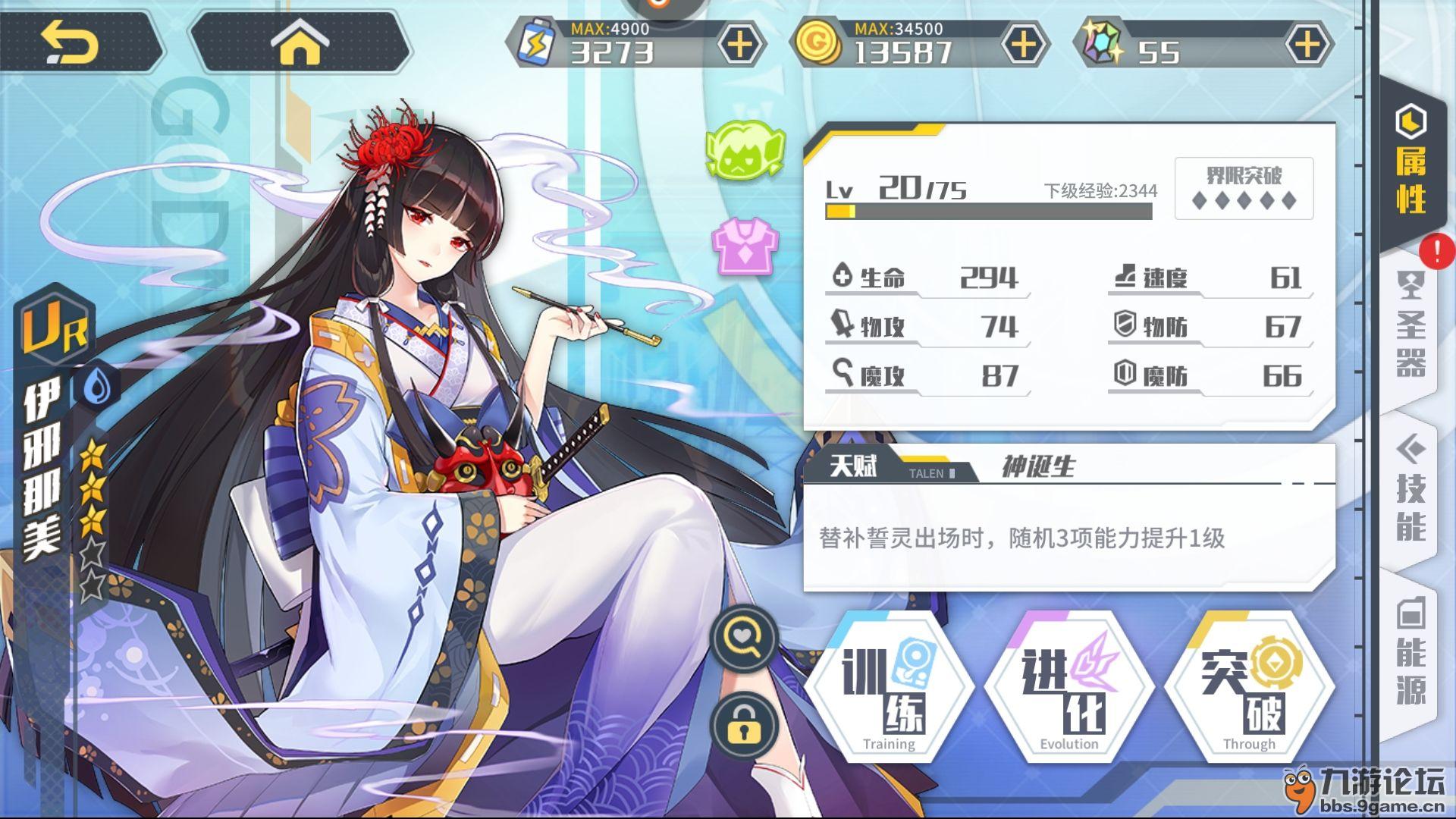View character art with the heart magnifier

coord(744,639)
